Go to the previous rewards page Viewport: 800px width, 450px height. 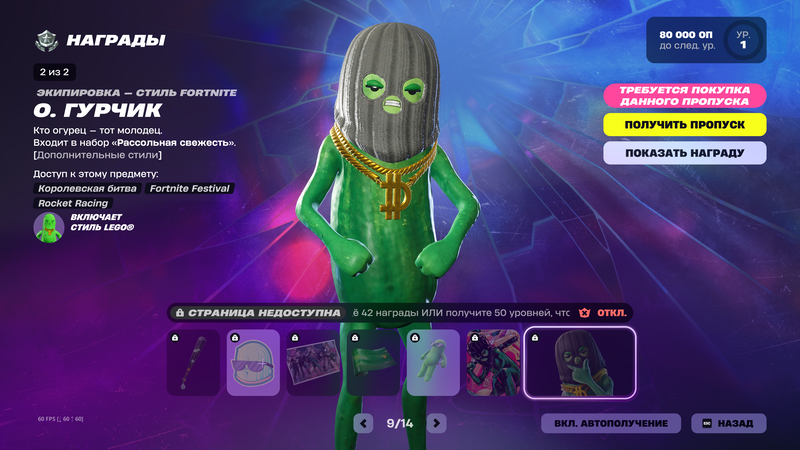(365, 423)
